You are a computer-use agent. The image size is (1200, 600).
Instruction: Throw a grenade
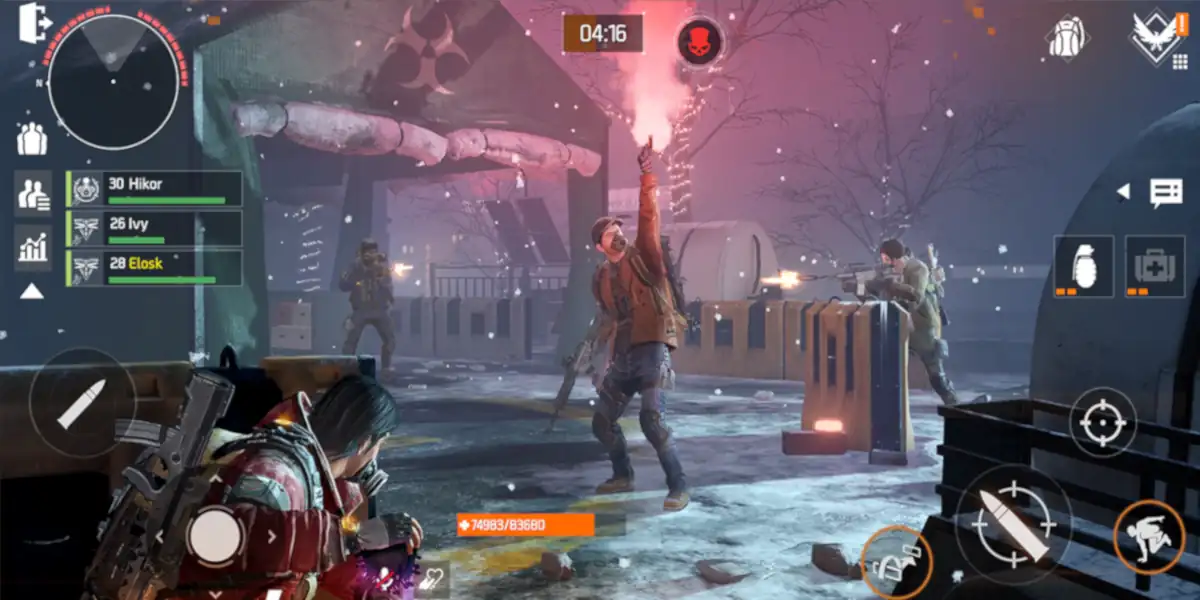tap(1083, 265)
